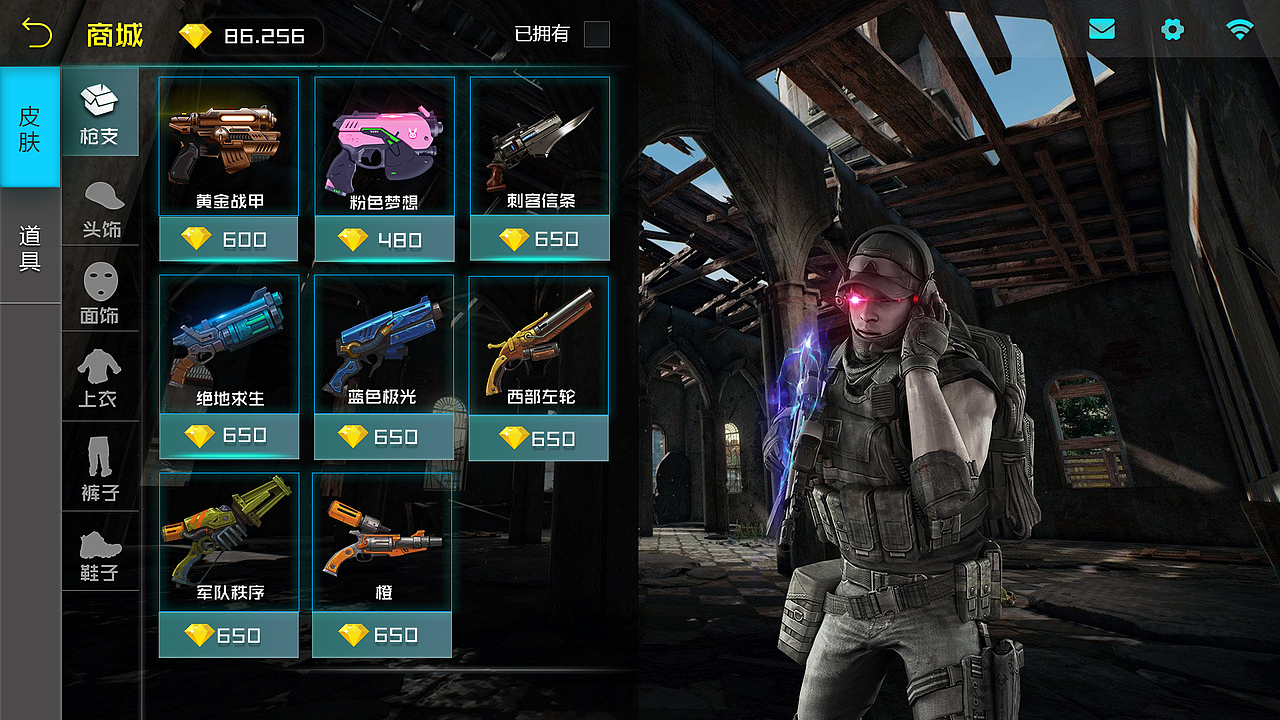Select the 刺客信条 bladed gun skin

pyautogui.click(x=540, y=146)
